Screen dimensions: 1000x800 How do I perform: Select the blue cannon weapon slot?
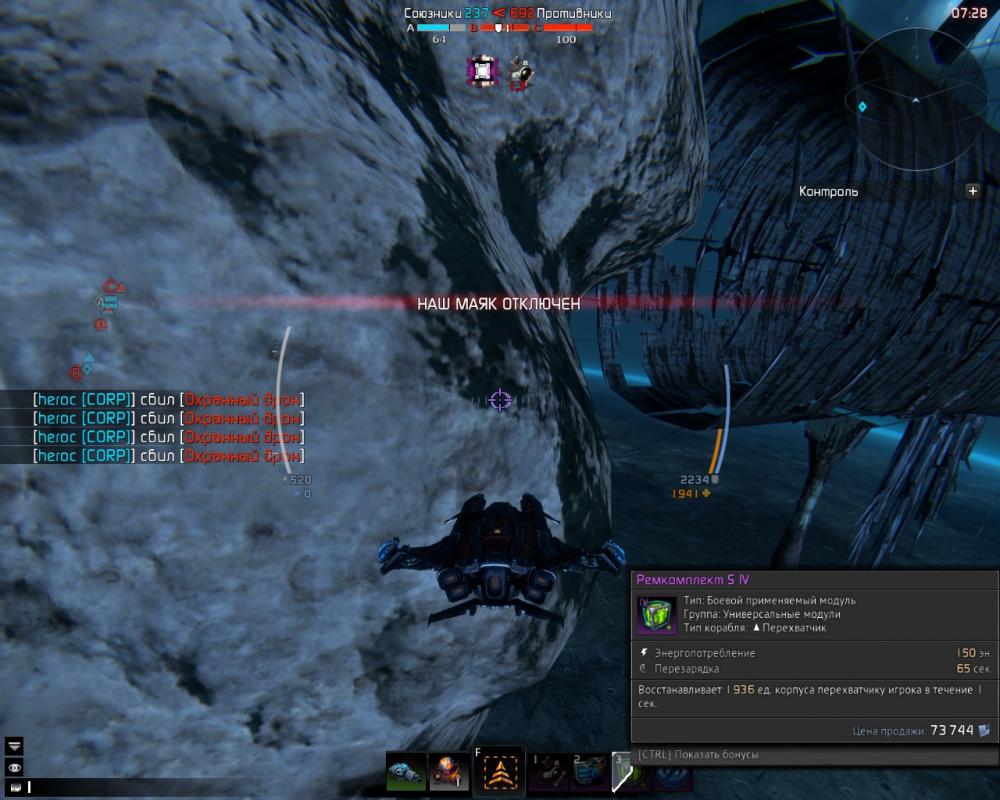[405, 772]
